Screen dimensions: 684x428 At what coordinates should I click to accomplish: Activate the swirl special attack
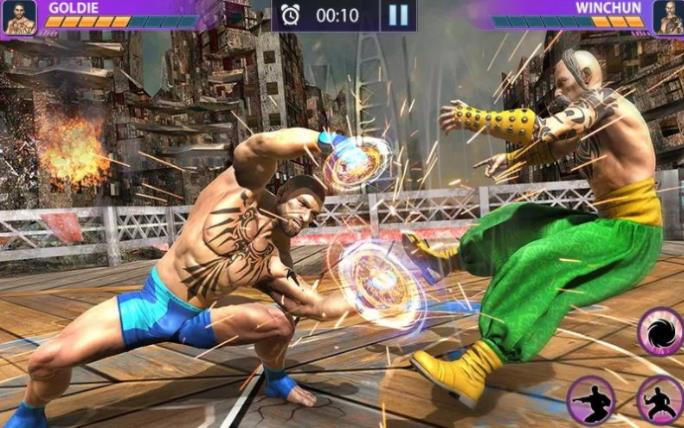661,332
